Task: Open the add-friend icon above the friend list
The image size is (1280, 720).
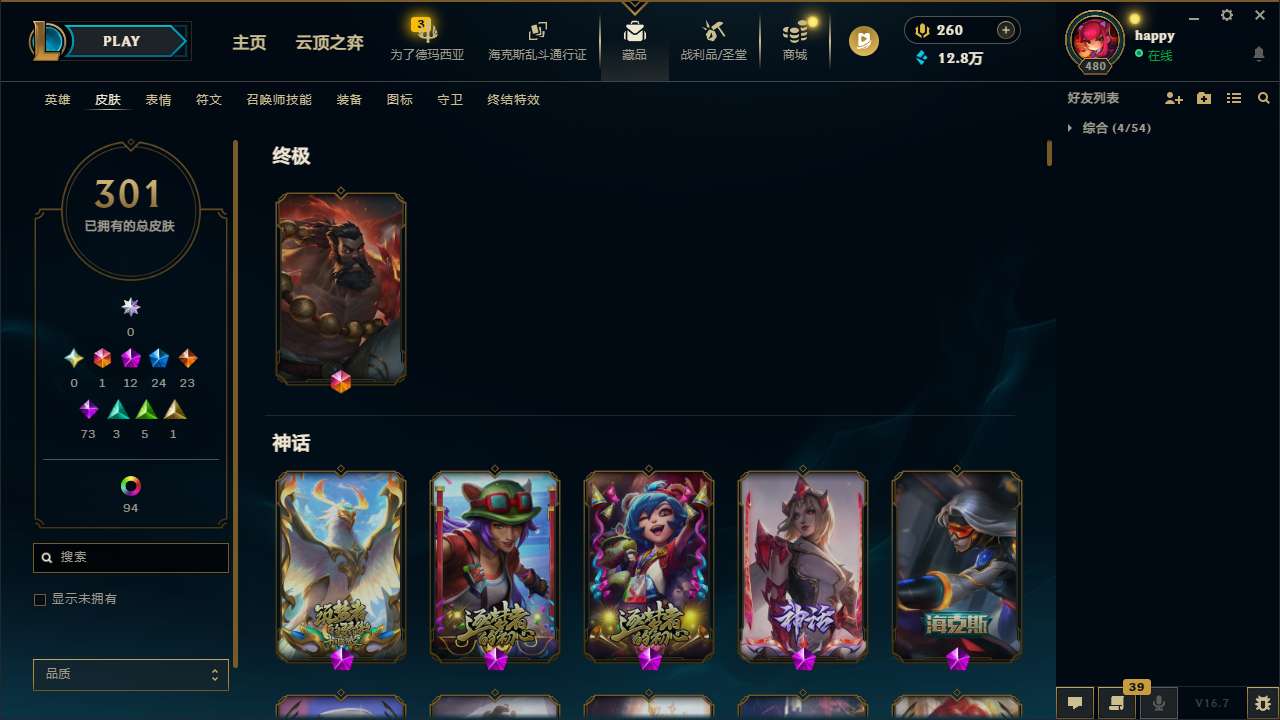Action: 1174,98
